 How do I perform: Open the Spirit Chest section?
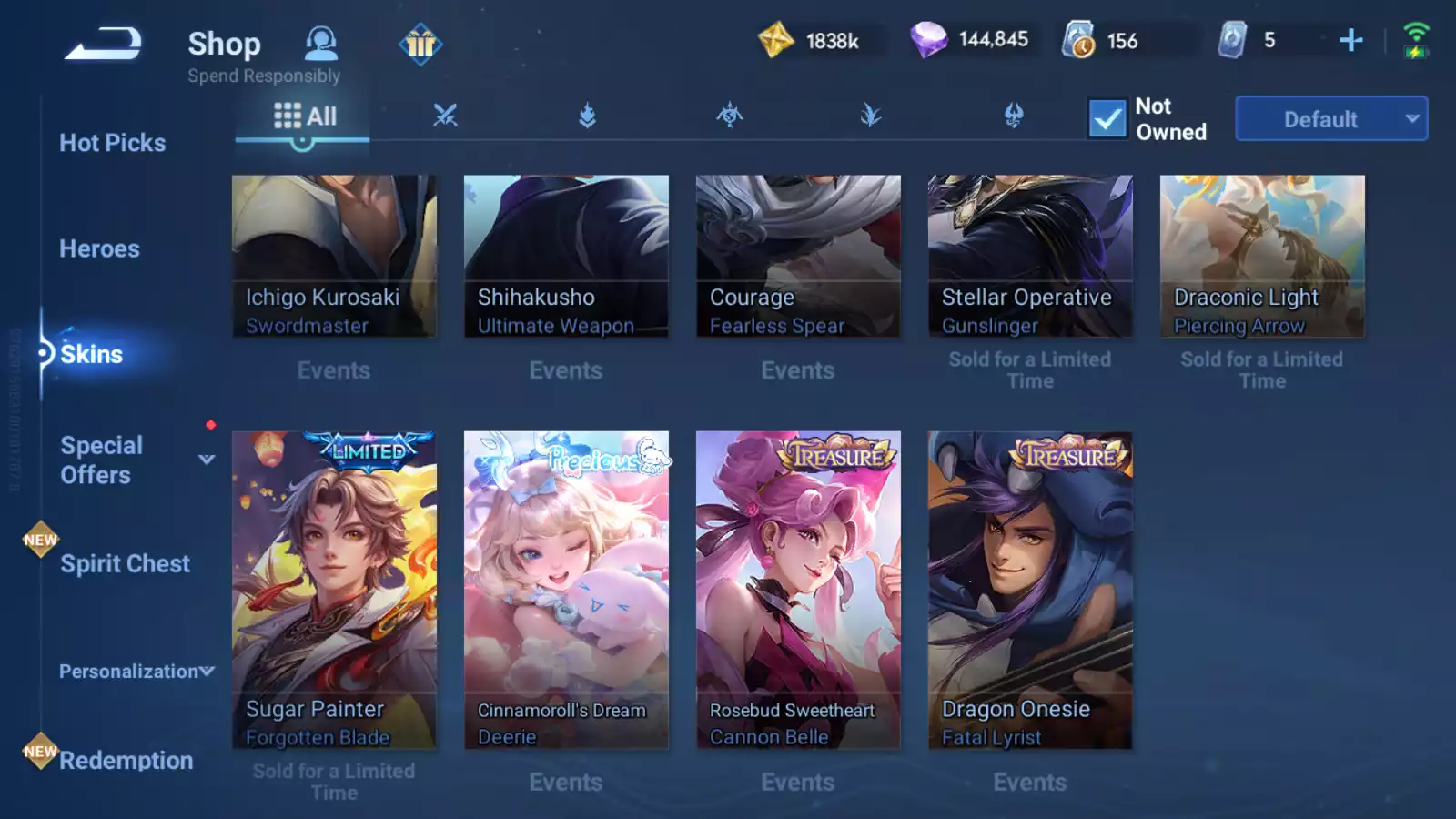[x=125, y=564]
